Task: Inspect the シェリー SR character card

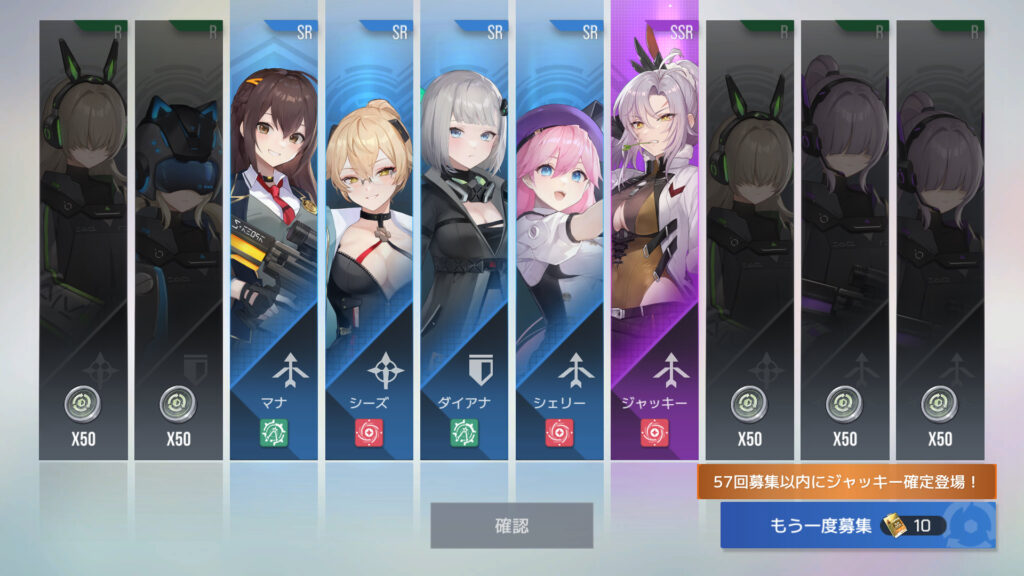Action: click(x=559, y=240)
